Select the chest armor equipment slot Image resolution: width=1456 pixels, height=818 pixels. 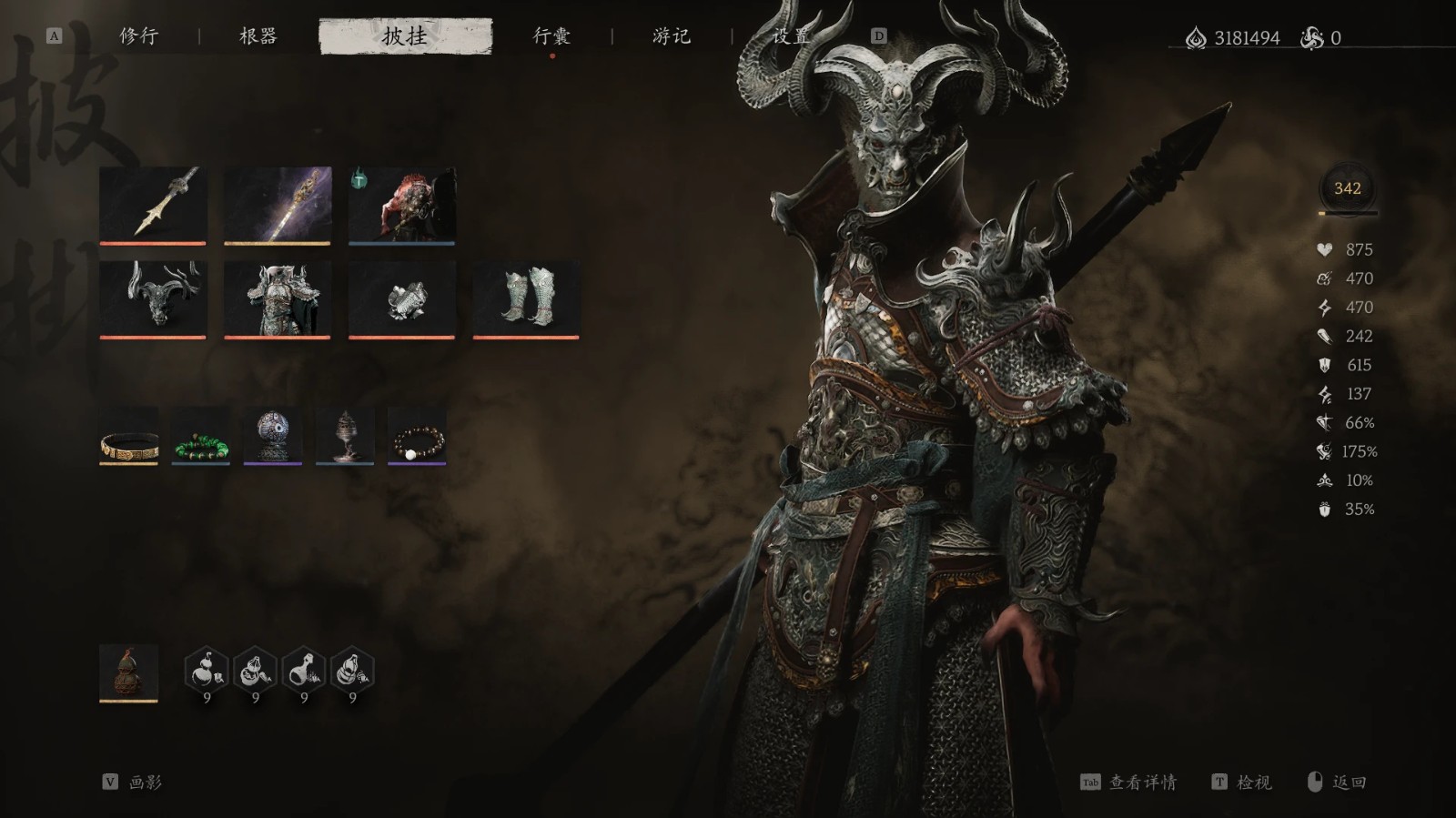pos(278,300)
